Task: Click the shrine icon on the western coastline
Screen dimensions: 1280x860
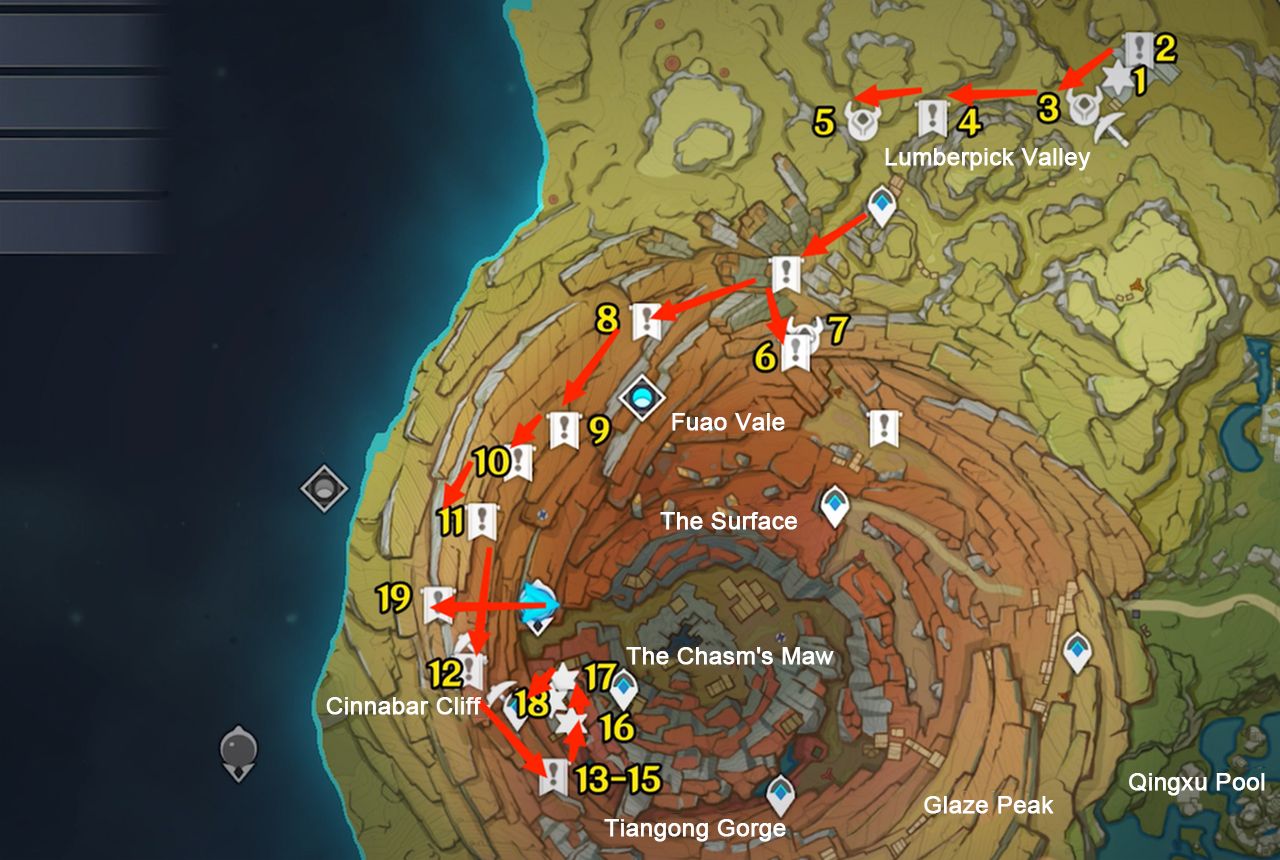Action: coord(325,490)
